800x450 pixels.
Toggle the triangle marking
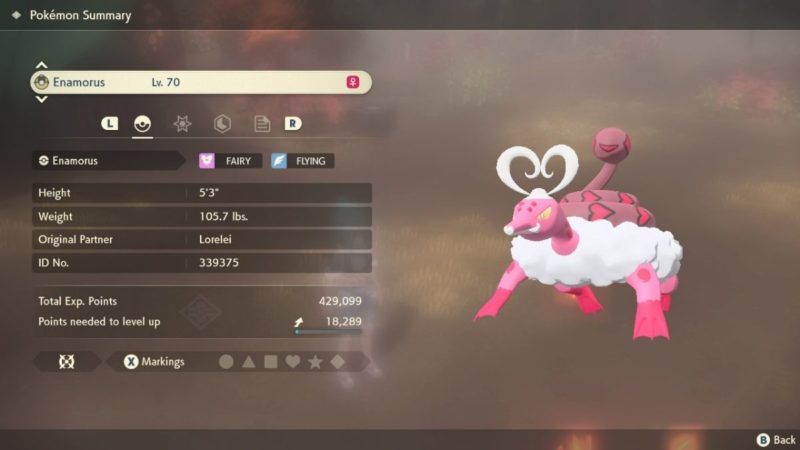click(248, 362)
